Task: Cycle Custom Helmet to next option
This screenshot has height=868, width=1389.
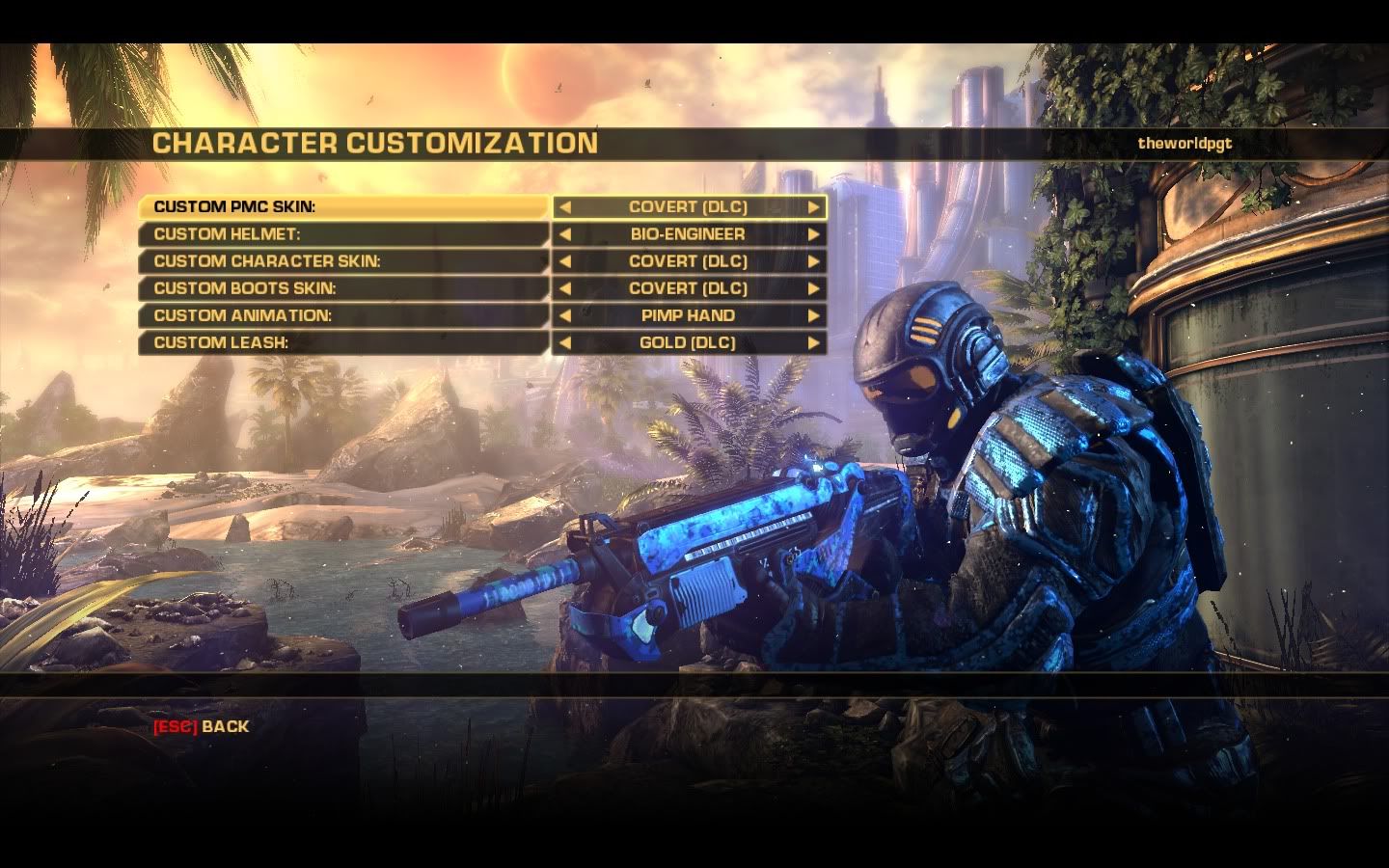Action: click(x=813, y=234)
